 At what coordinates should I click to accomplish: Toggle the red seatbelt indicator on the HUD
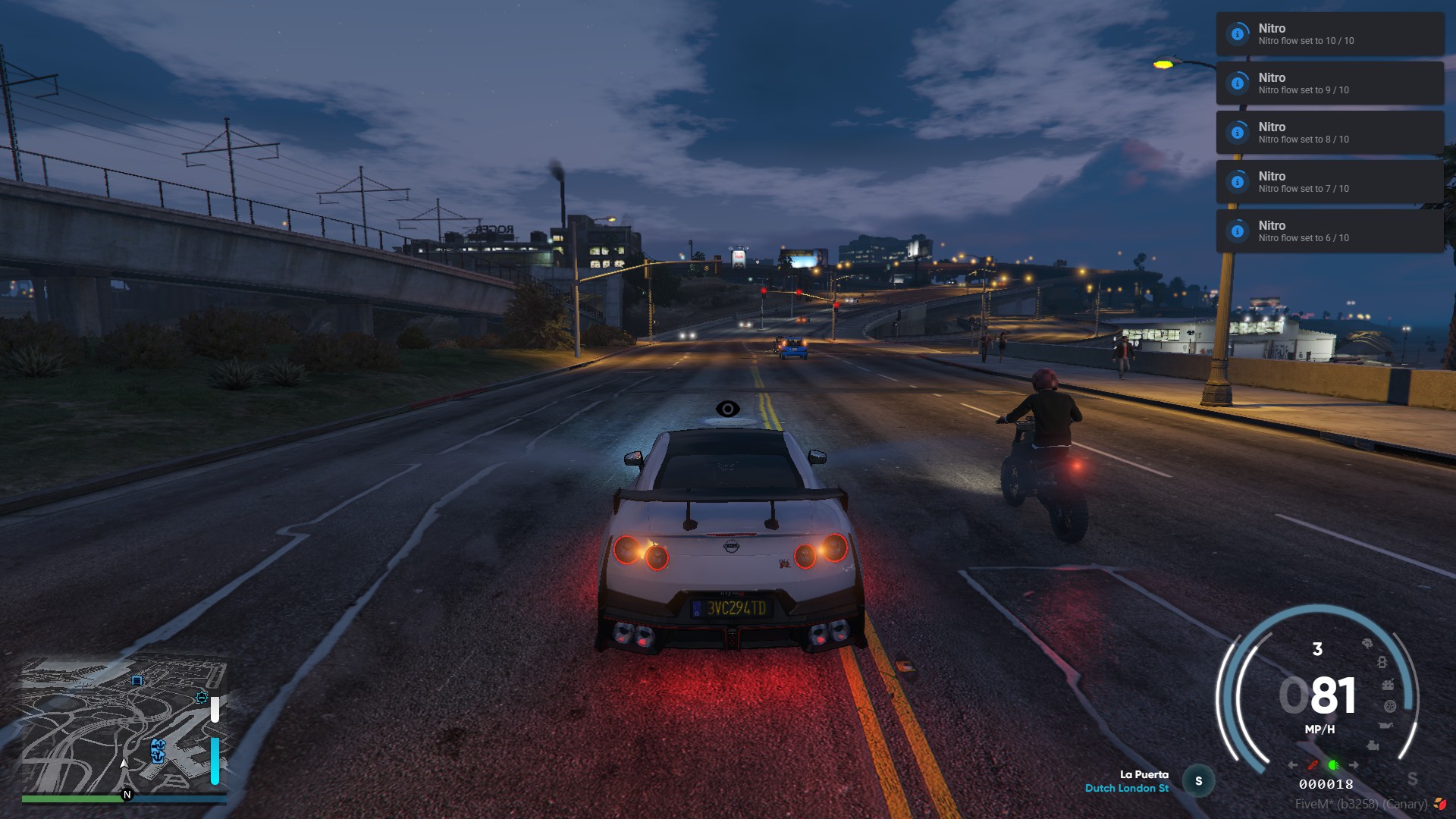point(1312,765)
